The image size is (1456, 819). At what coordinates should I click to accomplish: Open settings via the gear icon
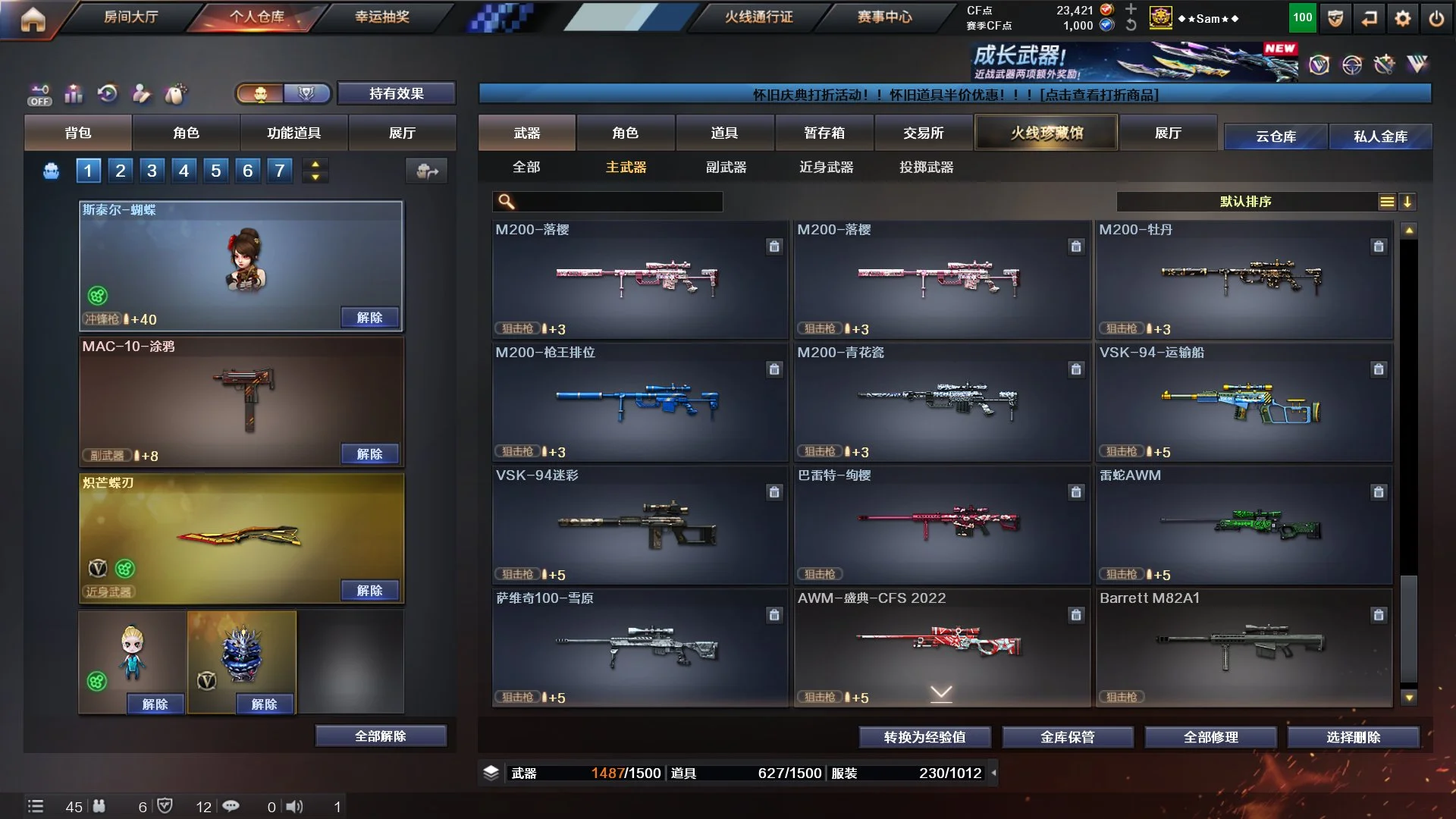click(1402, 18)
